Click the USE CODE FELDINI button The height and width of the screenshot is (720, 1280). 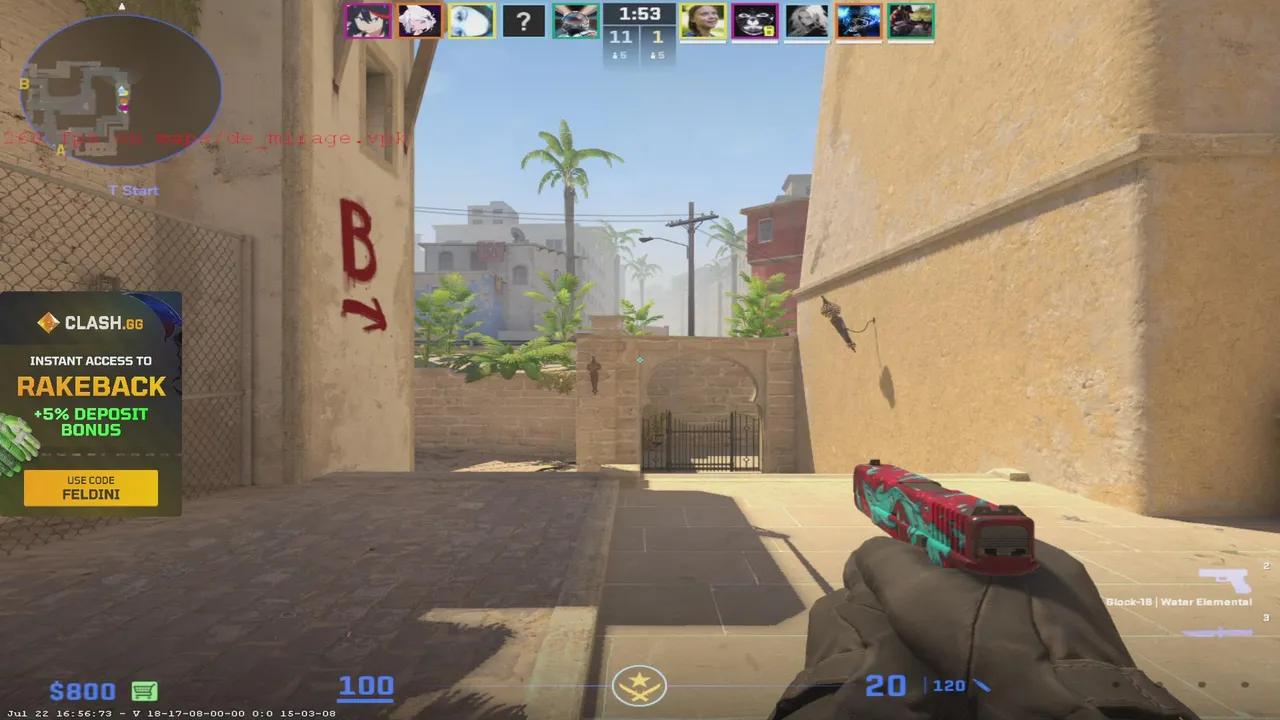(90, 488)
